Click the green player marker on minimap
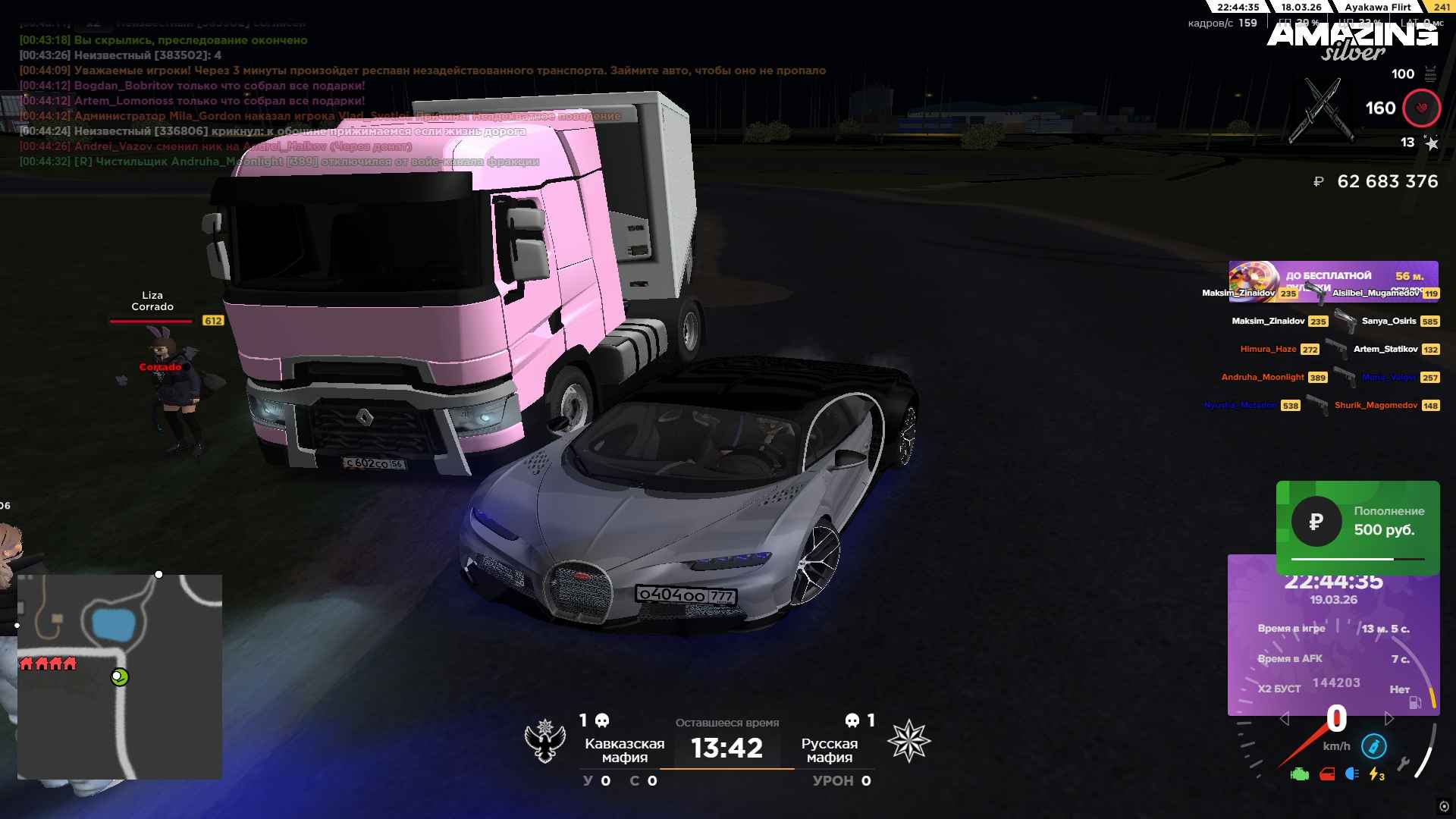 point(120,677)
